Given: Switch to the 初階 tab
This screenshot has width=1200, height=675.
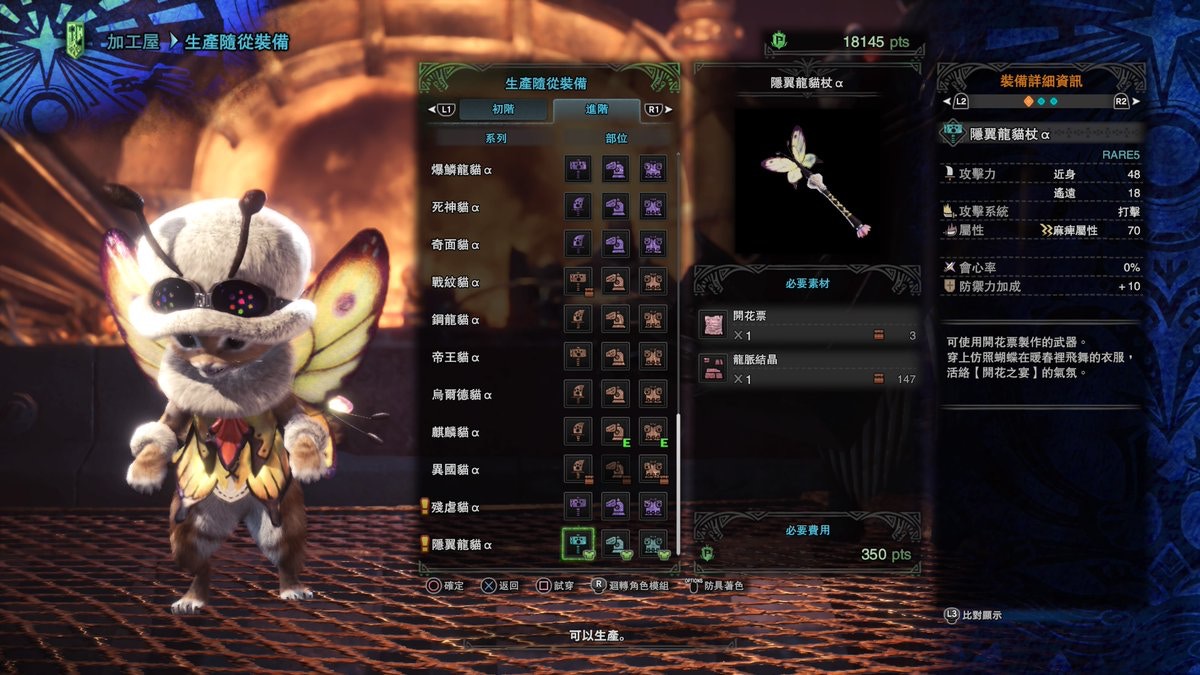Looking at the screenshot, I should pyautogui.click(x=502, y=109).
